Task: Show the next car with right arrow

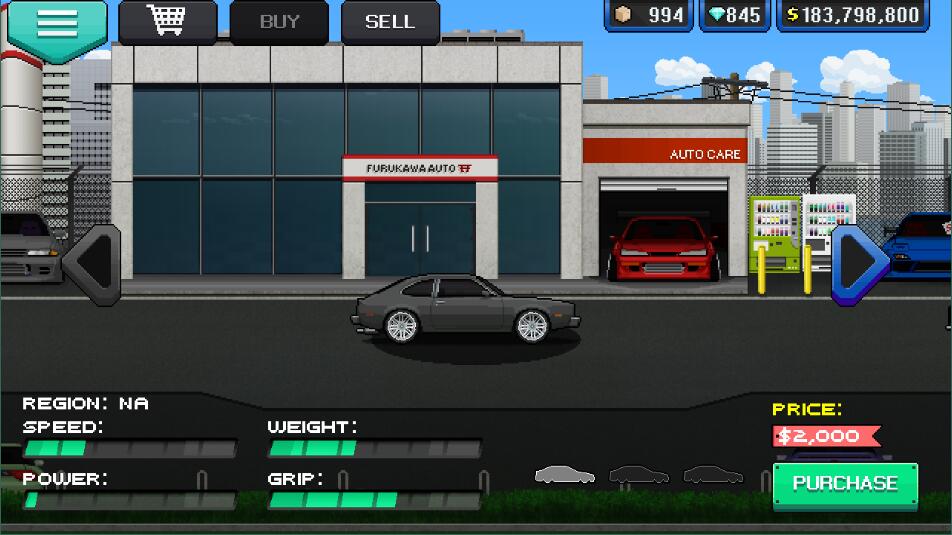Action: [x=859, y=262]
